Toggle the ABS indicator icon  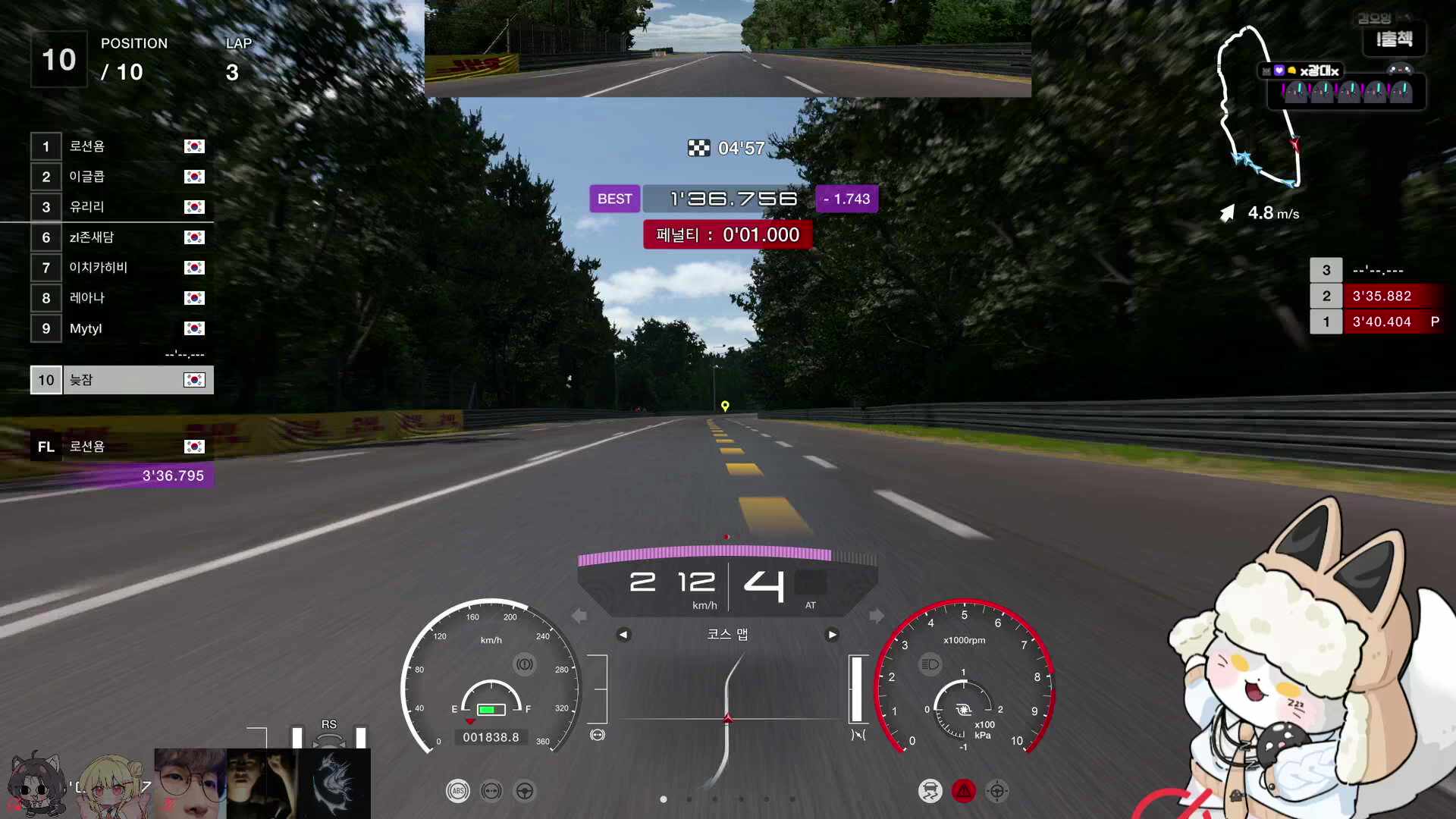[457, 791]
